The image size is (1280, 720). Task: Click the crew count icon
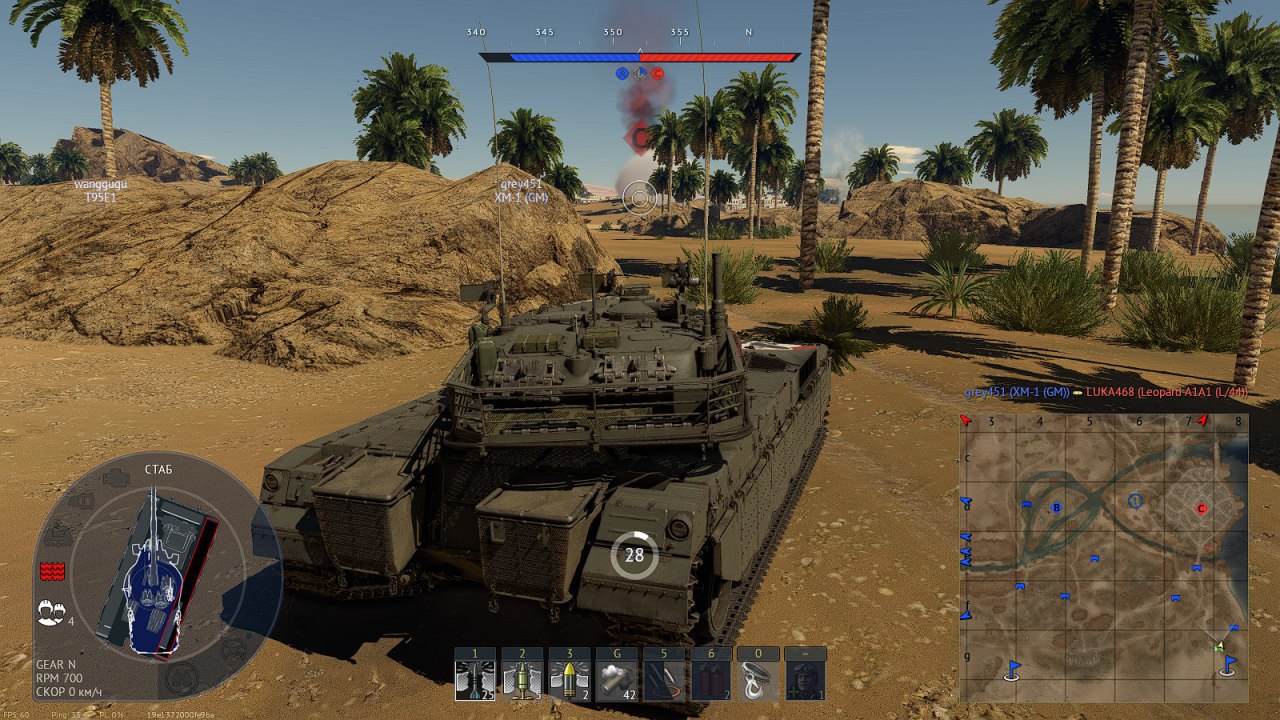[49, 614]
